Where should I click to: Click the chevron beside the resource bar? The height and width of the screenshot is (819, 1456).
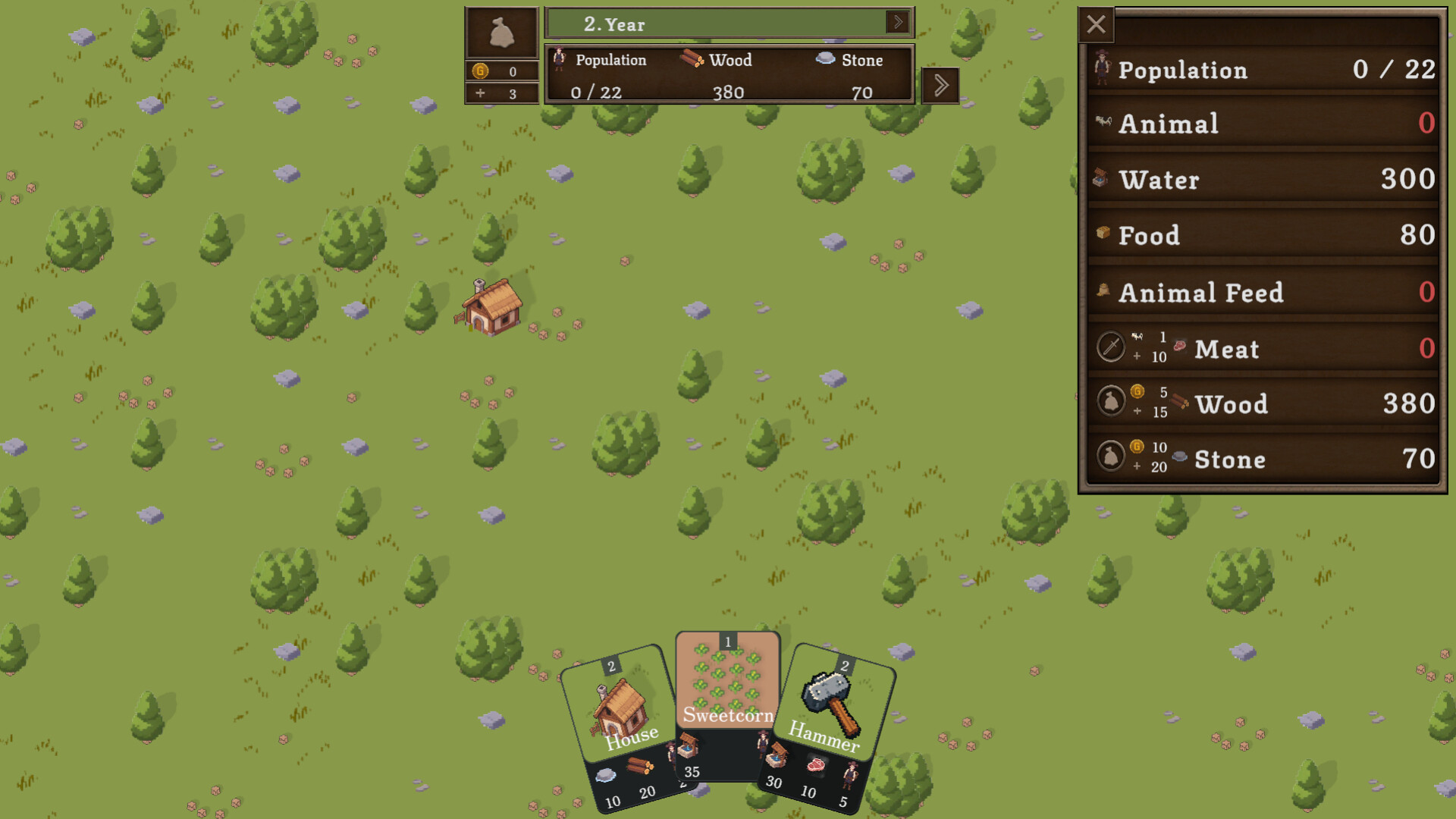(x=940, y=85)
